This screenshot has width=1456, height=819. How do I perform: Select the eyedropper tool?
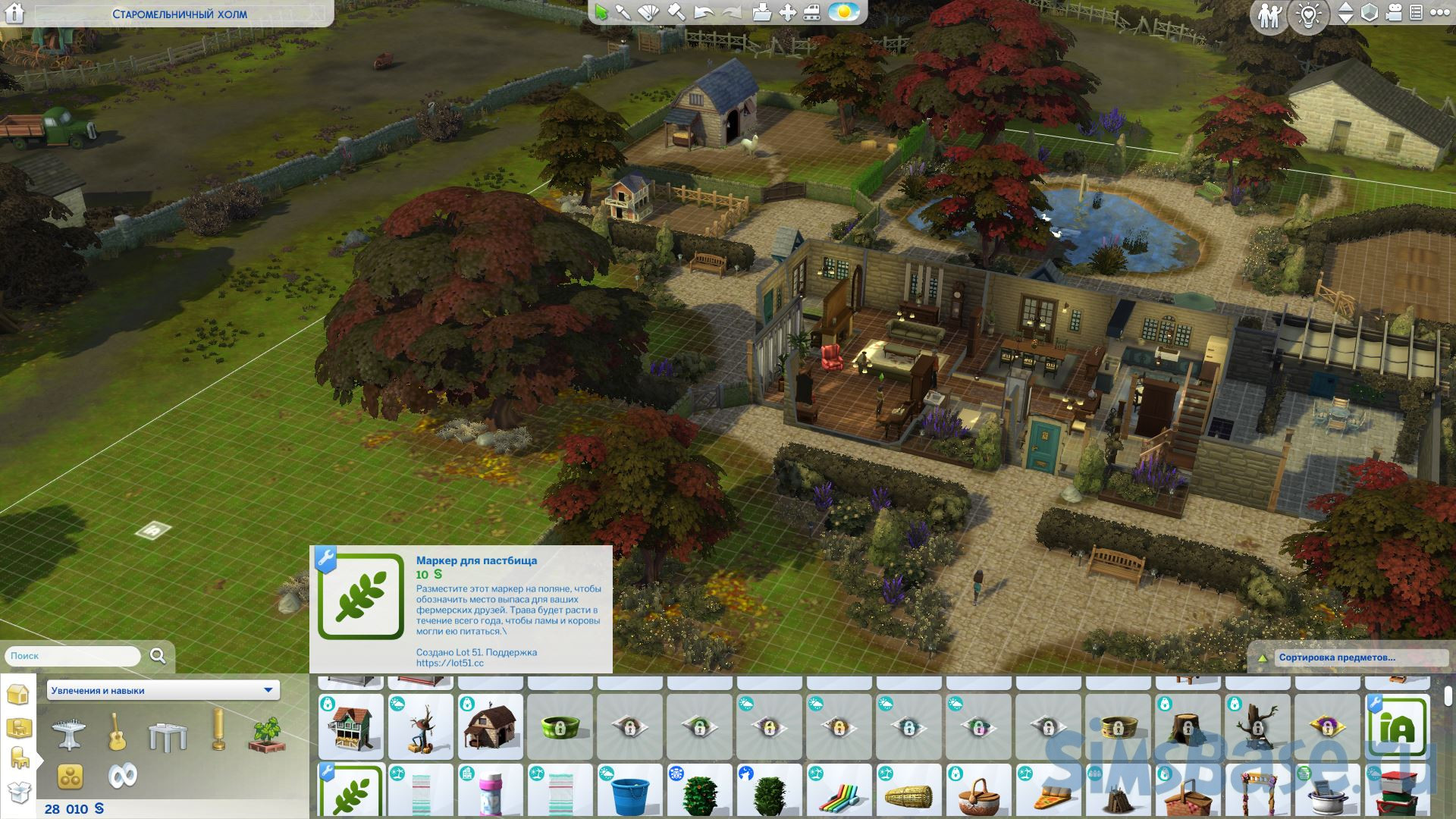pyautogui.click(x=623, y=13)
